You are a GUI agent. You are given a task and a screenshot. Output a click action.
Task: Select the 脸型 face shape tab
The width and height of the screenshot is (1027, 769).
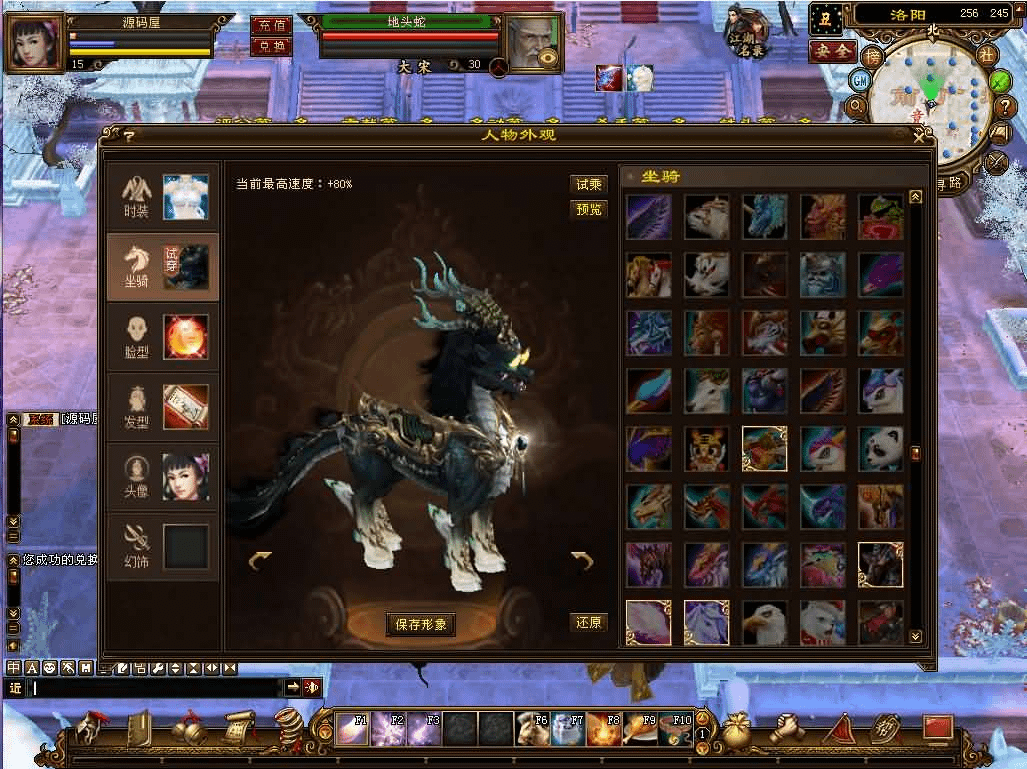tap(162, 337)
